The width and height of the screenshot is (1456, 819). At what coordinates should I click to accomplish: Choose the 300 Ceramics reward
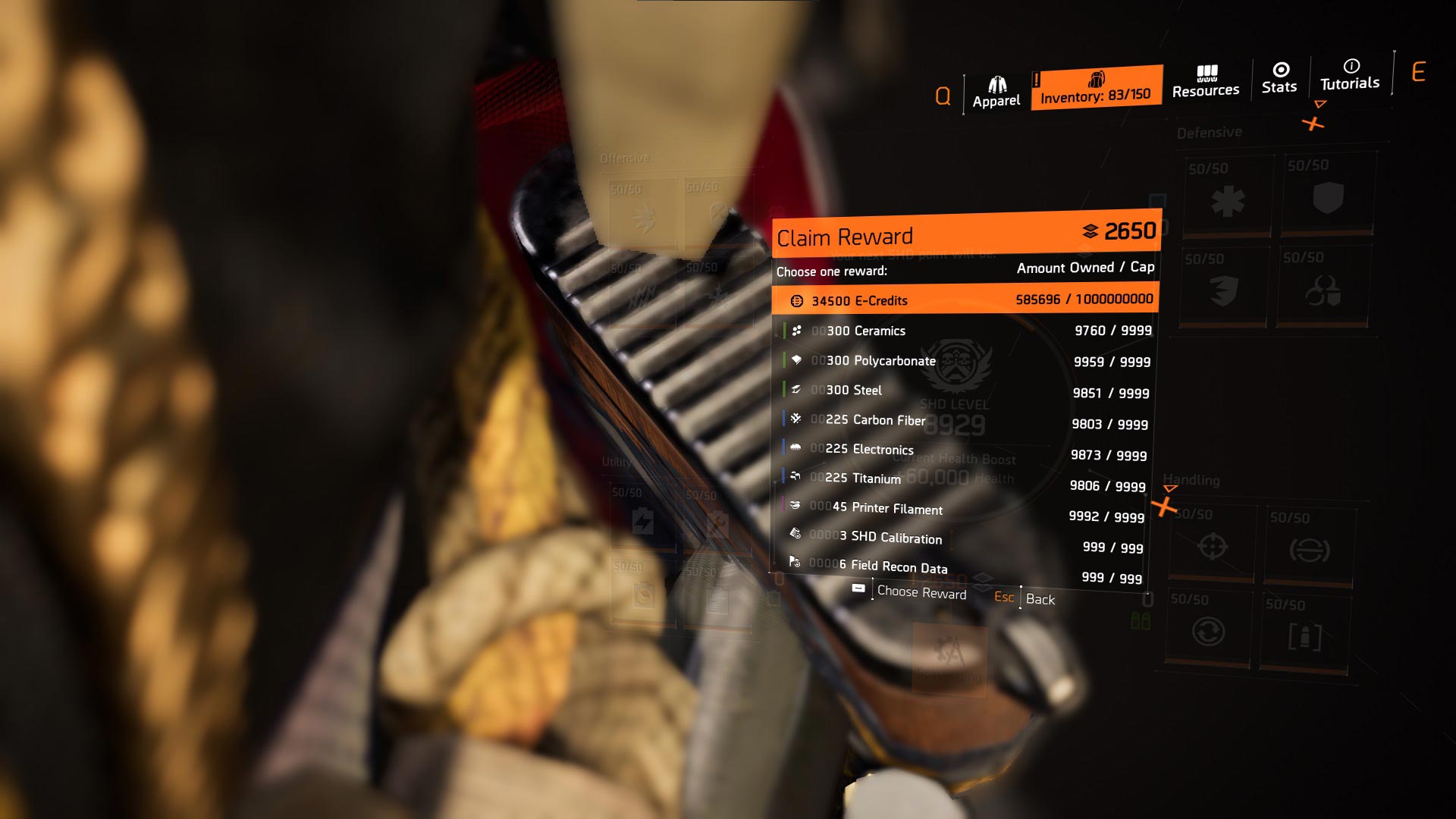965,331
